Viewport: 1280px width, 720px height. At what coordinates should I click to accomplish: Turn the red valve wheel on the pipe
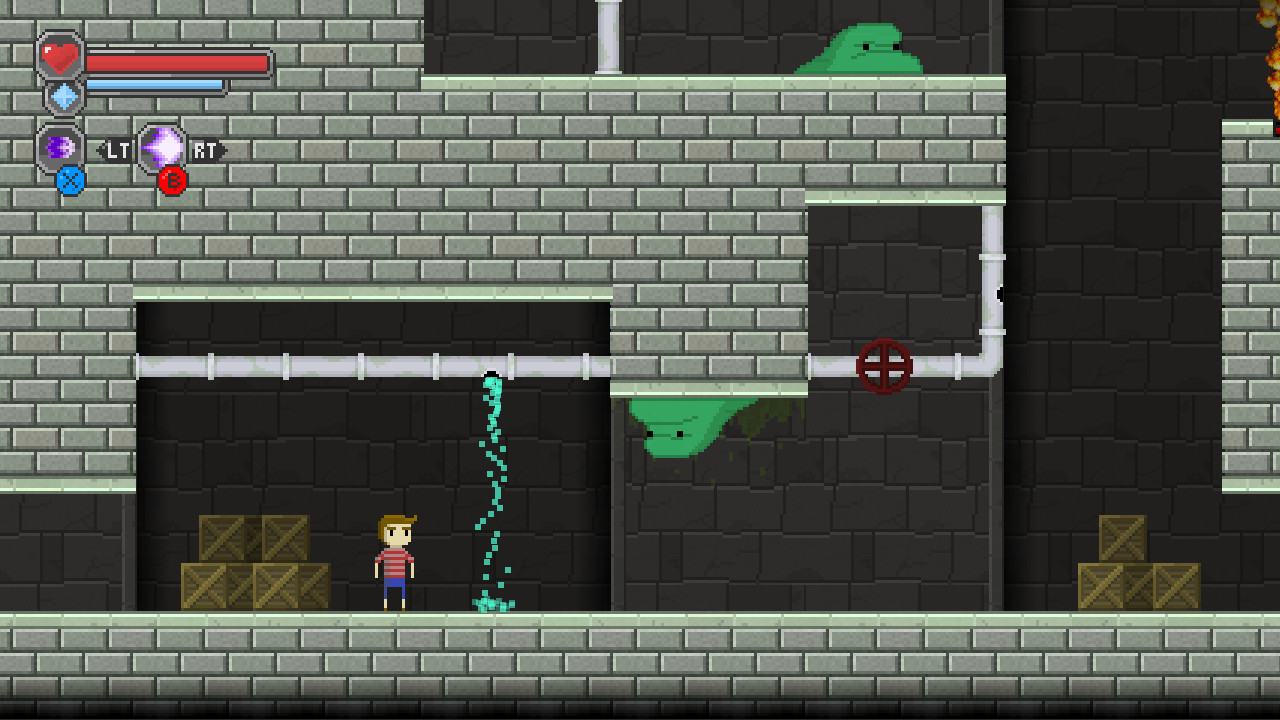pyautogui.click(x=884, y=366)
